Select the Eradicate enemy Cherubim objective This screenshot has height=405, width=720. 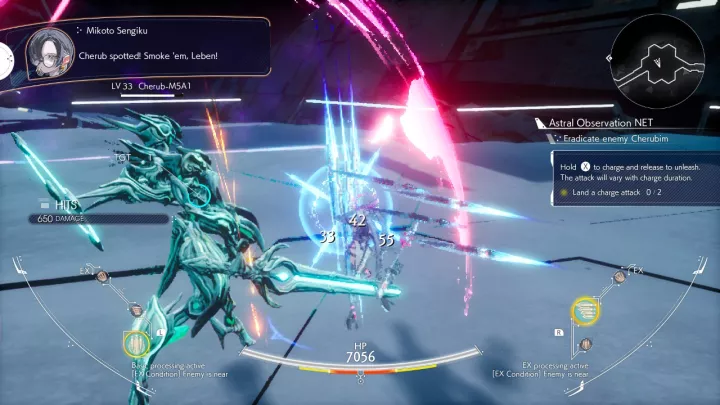[x=614, y=138]
